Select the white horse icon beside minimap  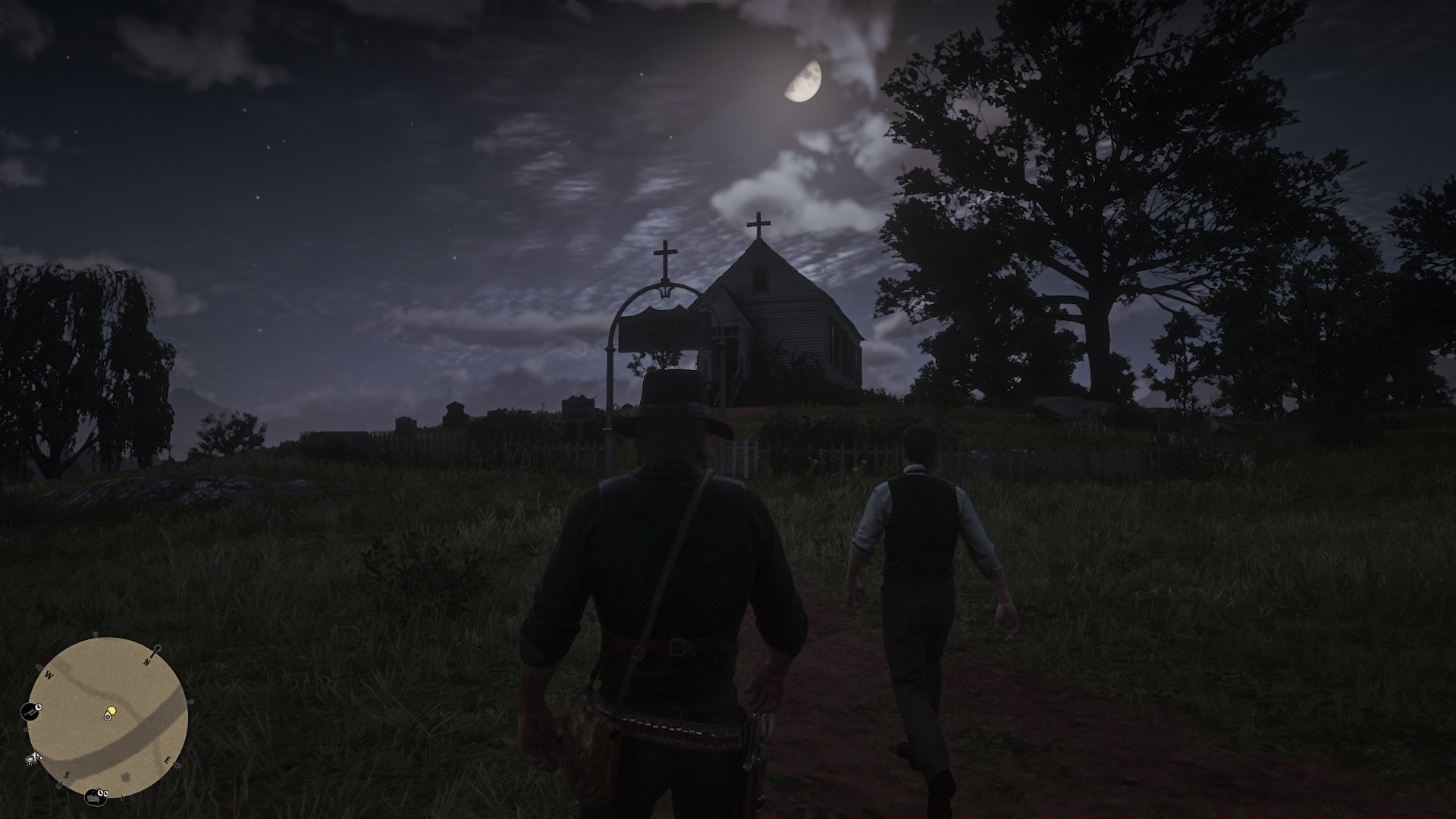click(33, 757)
